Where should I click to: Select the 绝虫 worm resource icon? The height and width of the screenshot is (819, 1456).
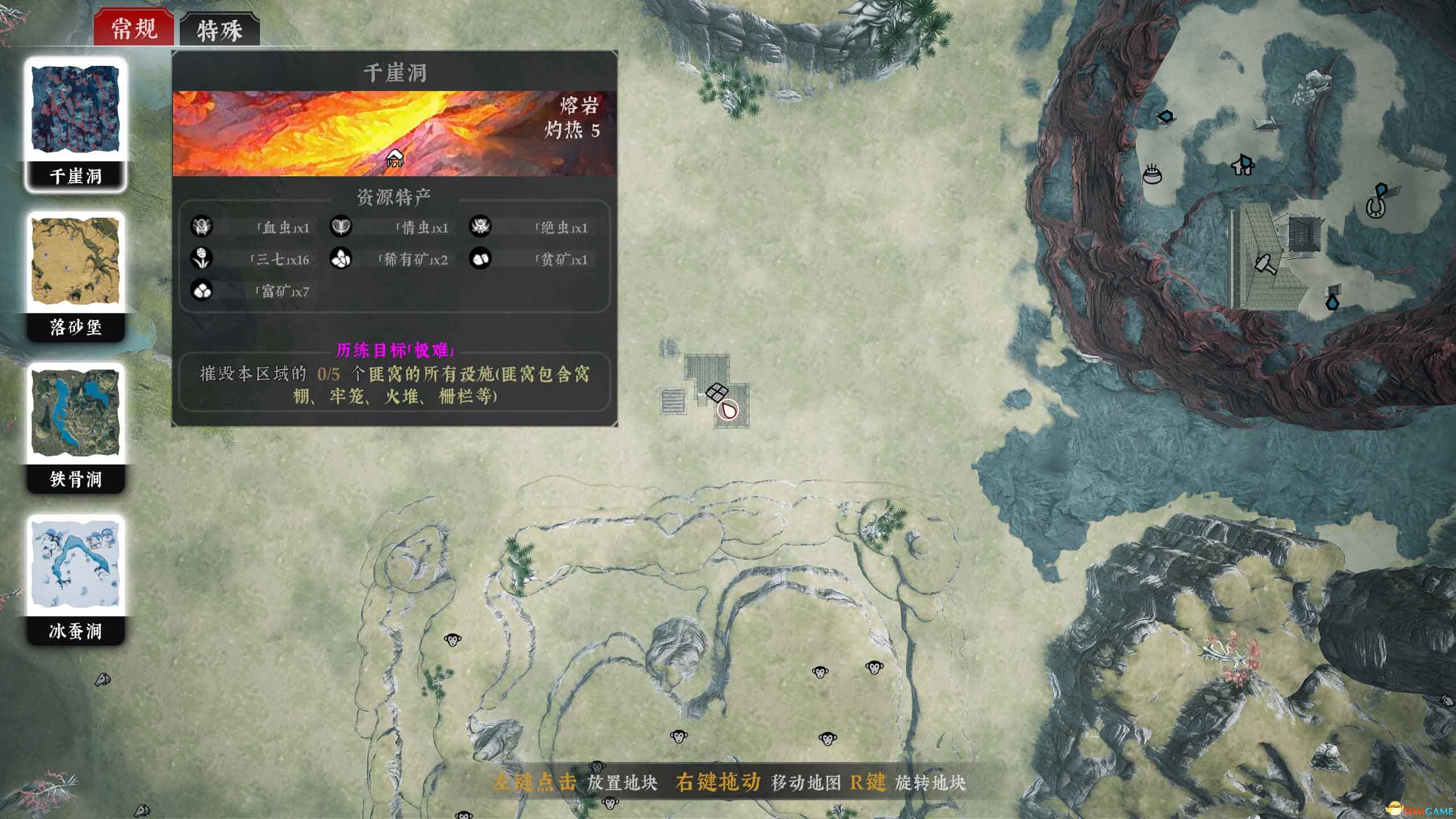pos(481,227)
